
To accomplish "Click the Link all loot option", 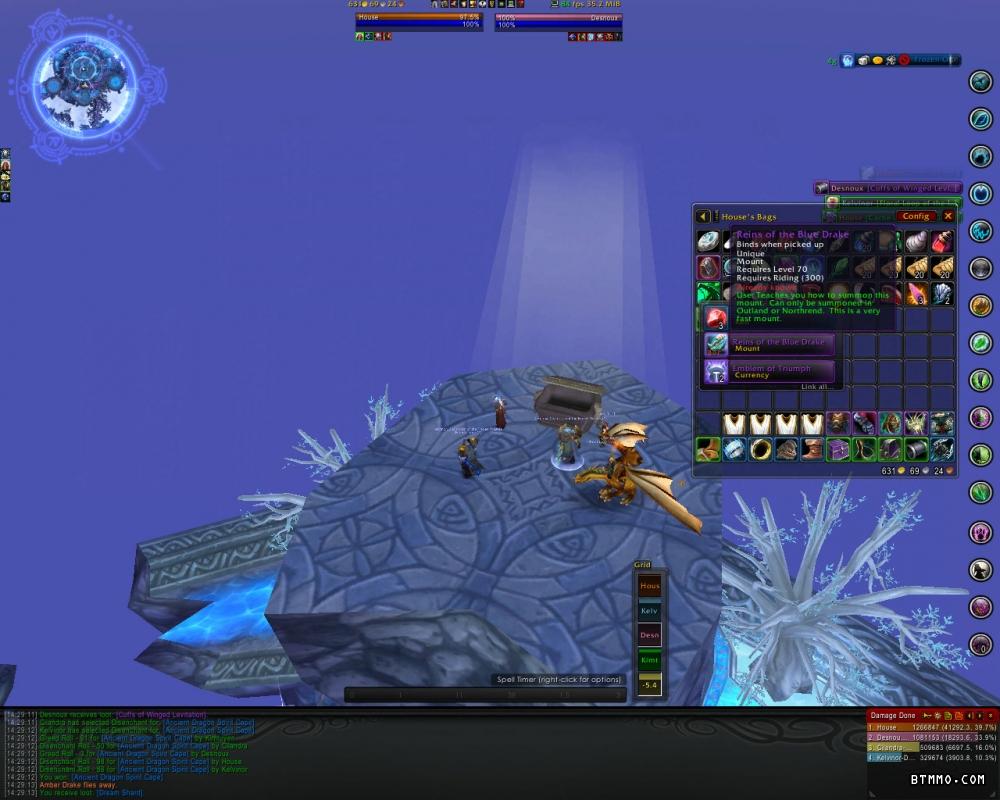I will point(815,387).
